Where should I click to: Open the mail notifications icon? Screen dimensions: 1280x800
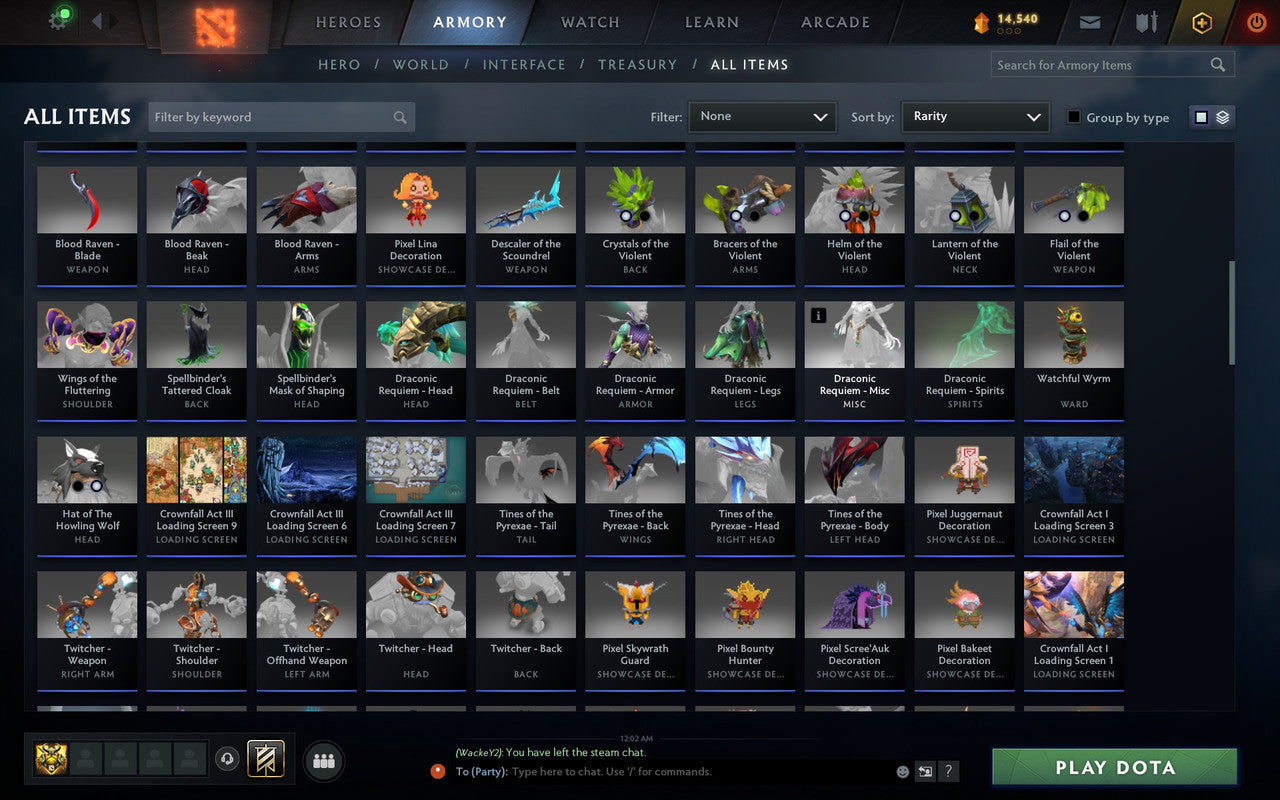pyautogui.click(x=1089, y=22)
